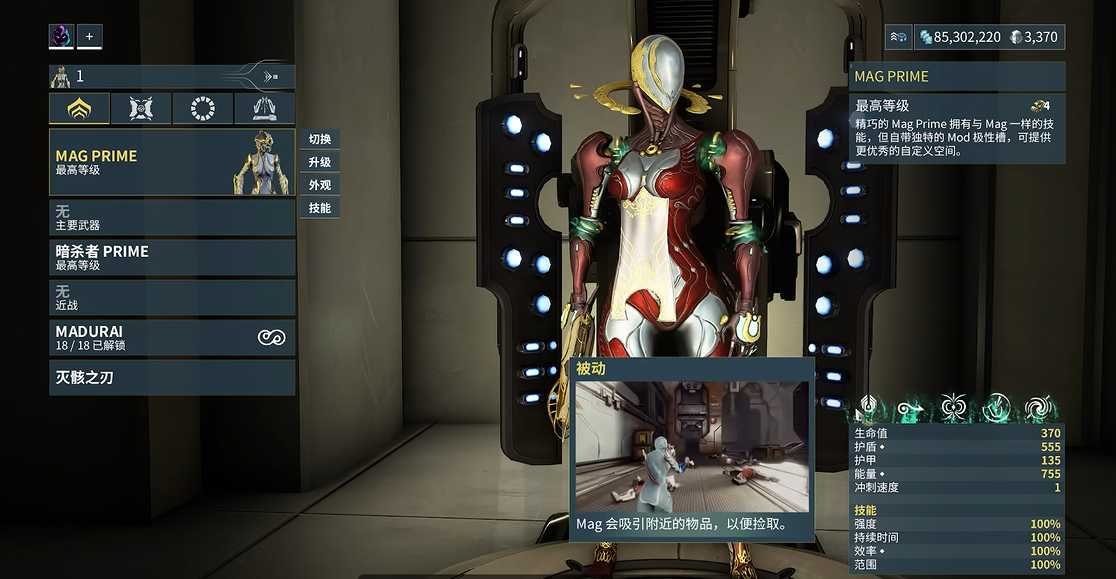Open the 技能 abilities option

[319, 208]
